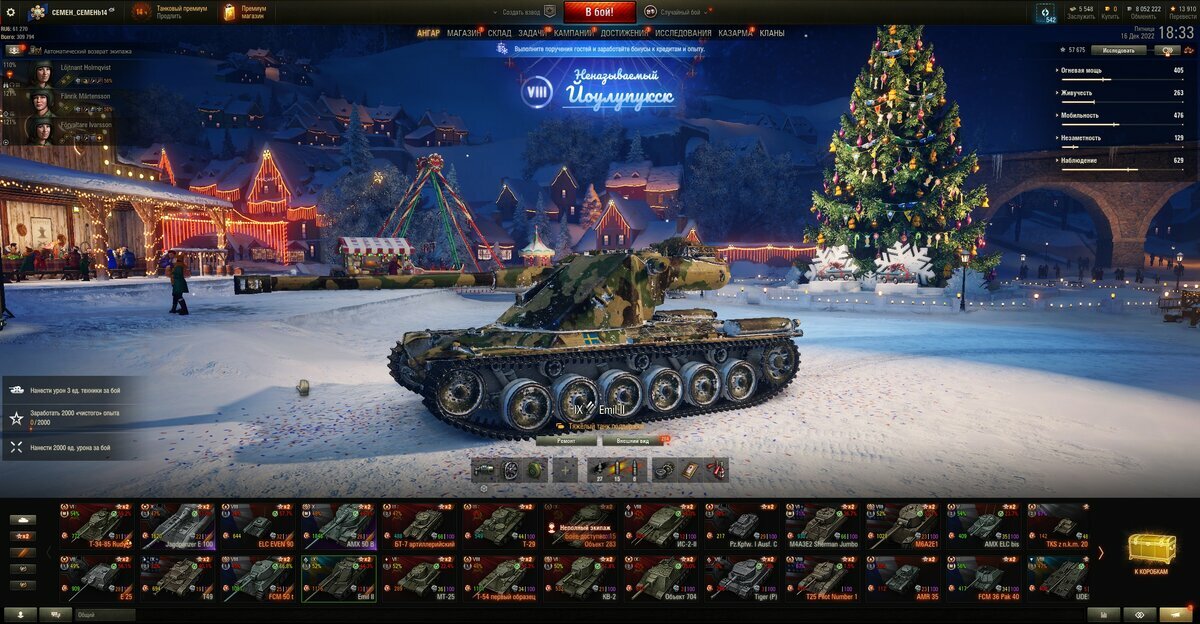Open the МАГАЗИН tab

(463, 33)
